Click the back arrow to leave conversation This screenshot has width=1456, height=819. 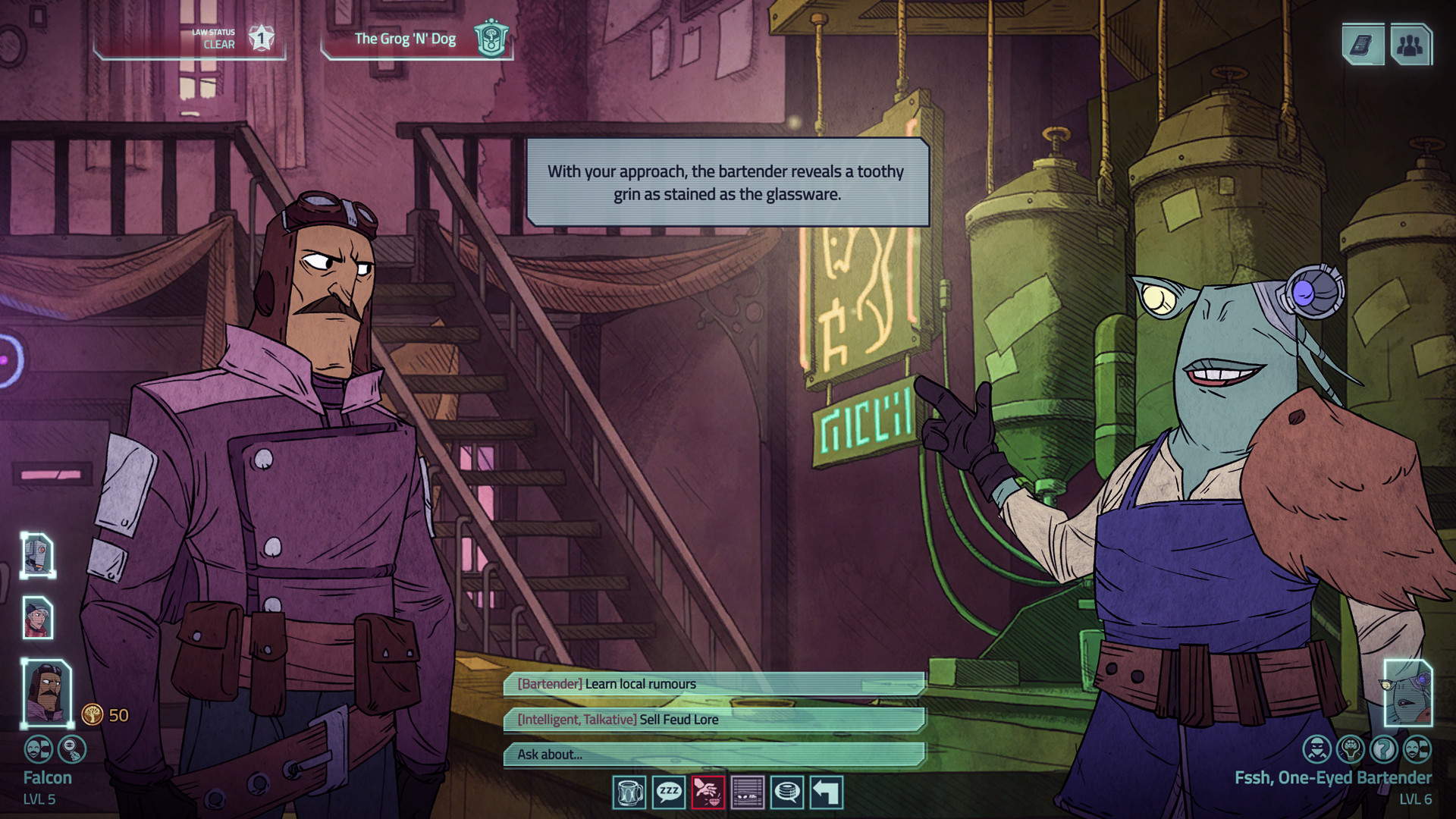click(x=827, y=792)
